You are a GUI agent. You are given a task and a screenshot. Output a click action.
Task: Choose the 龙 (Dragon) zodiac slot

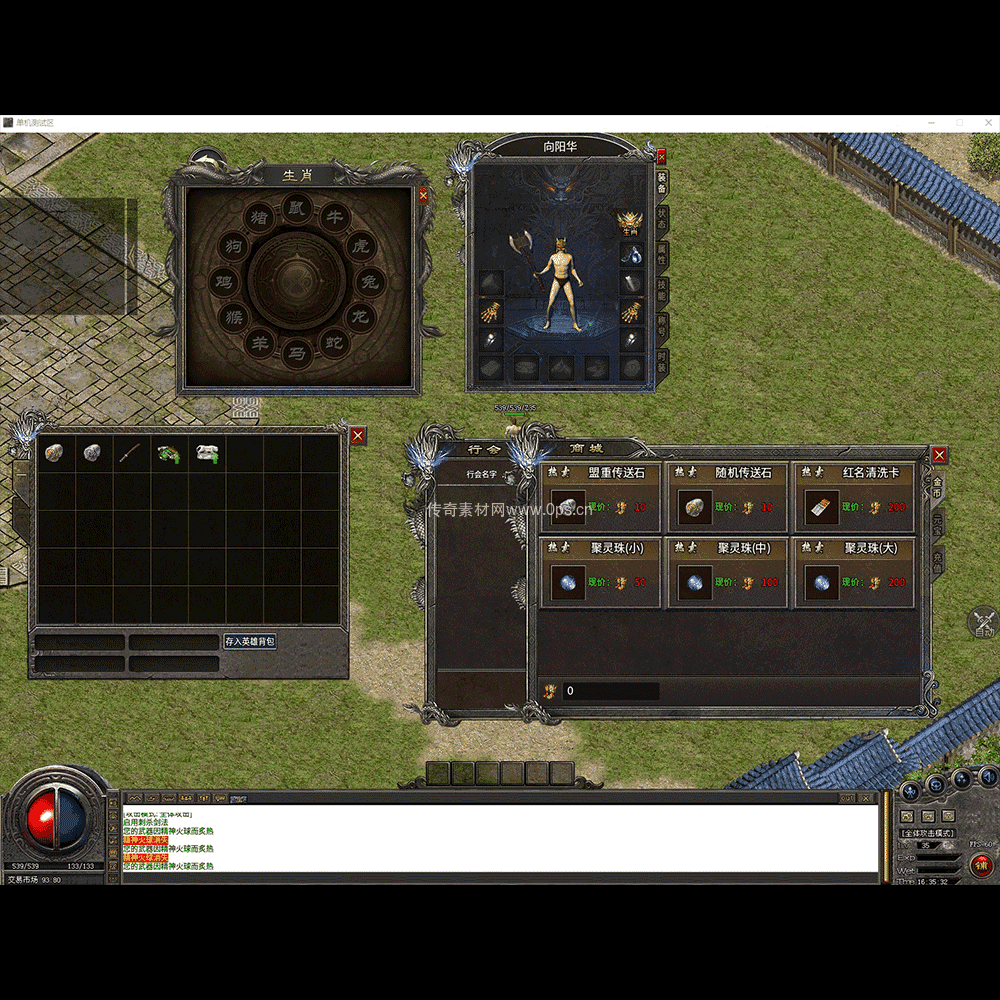pos(359,317)
